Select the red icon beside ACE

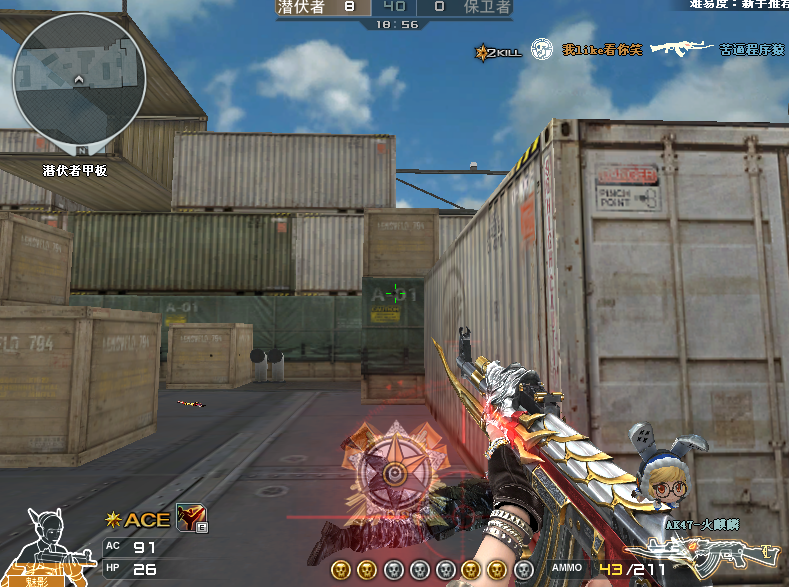coord(190,517)
